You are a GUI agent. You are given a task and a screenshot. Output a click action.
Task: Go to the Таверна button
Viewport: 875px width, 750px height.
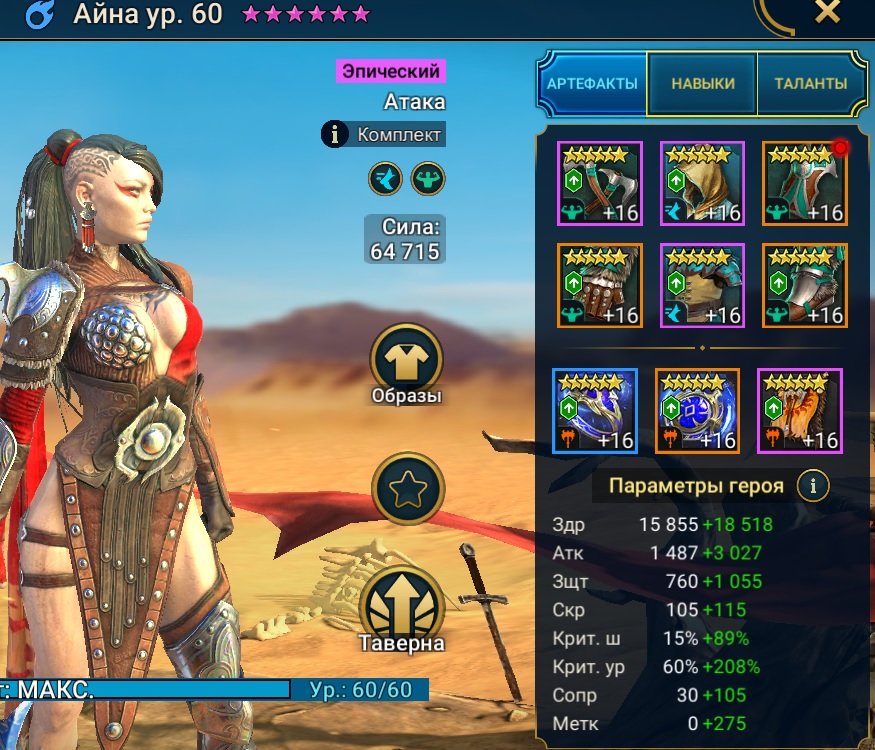point(406,605)
